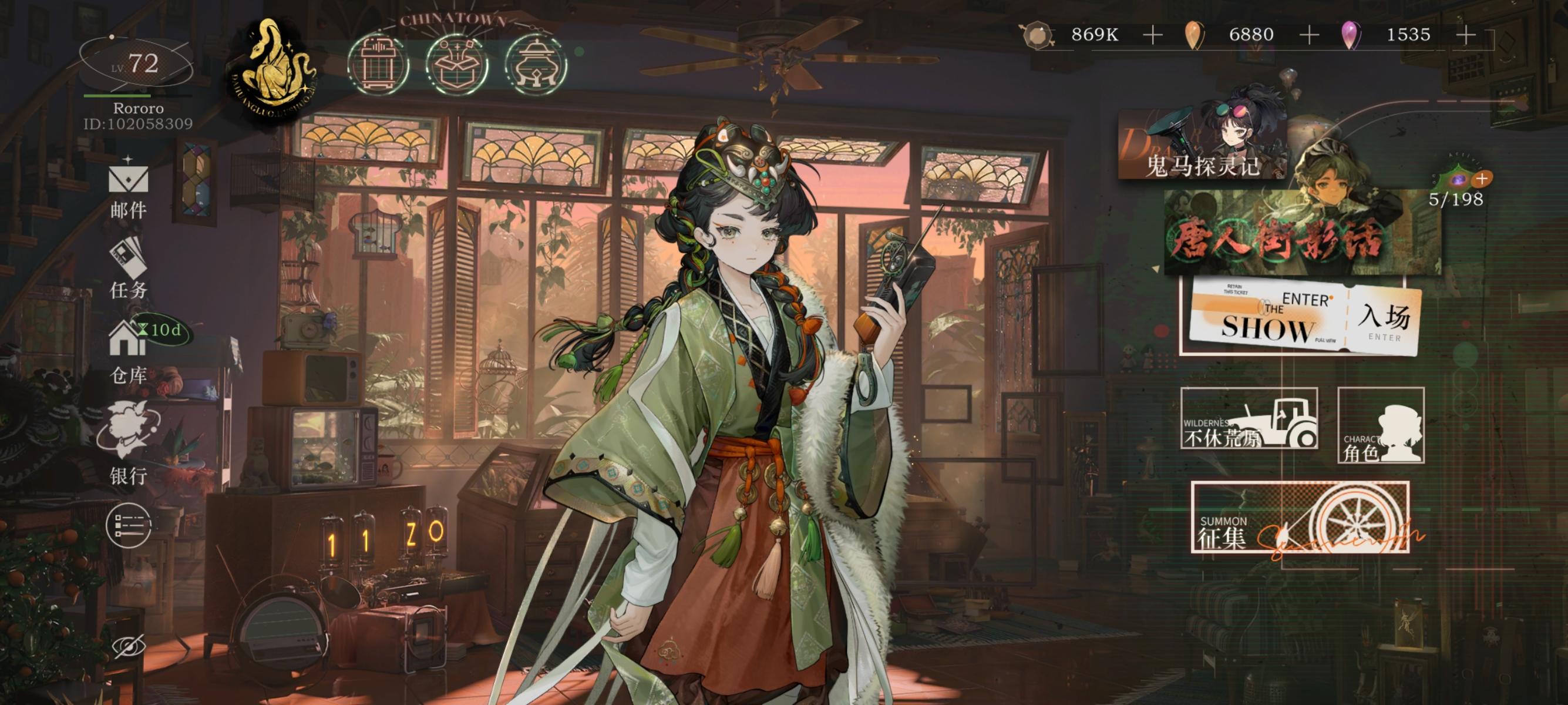Open the 任务 (Tasks) icon

point(130,269)
